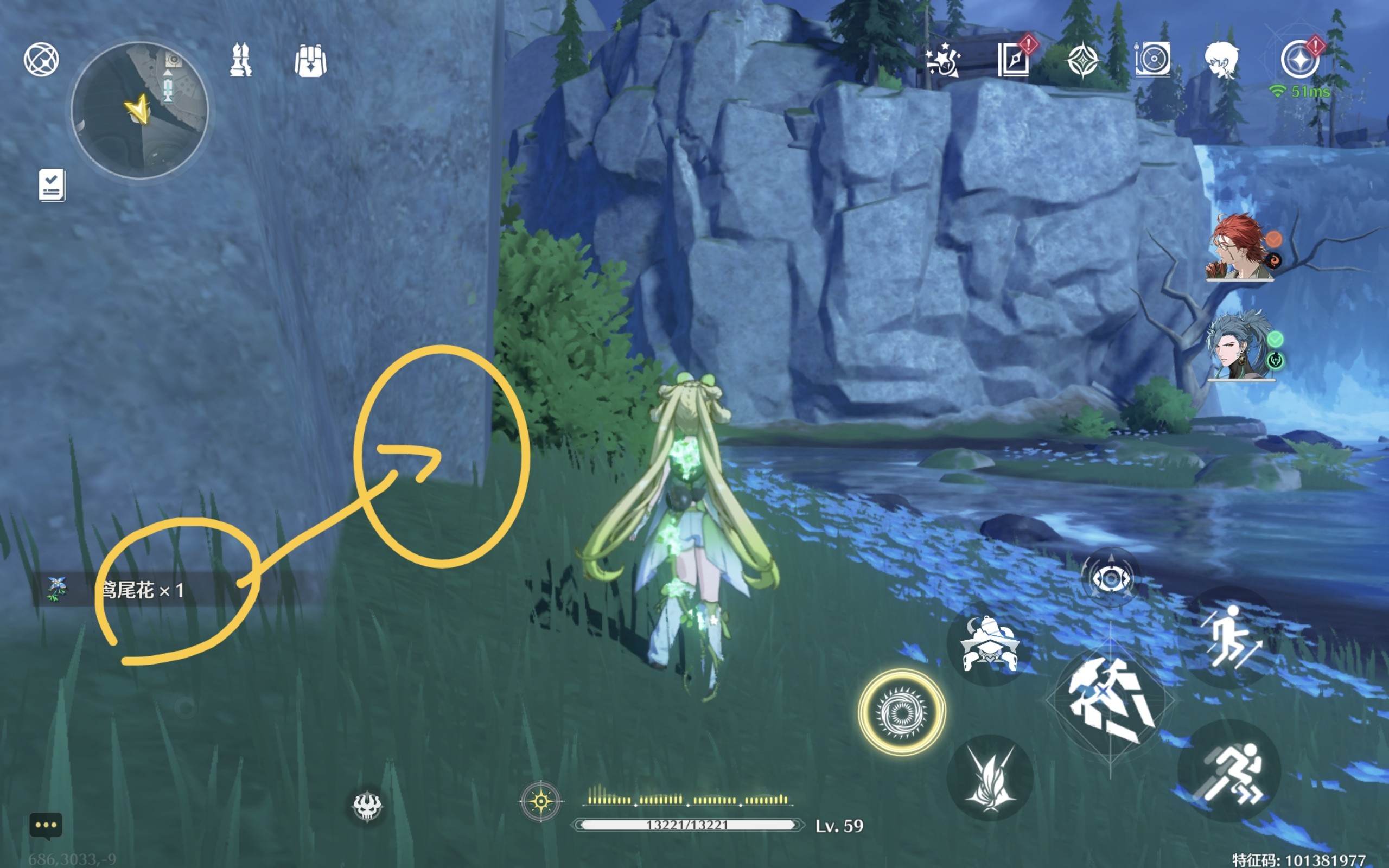The height and width of the screenshot is (868, 1389).
Task: Open the backpack inventory
Action: pos(310,60)
